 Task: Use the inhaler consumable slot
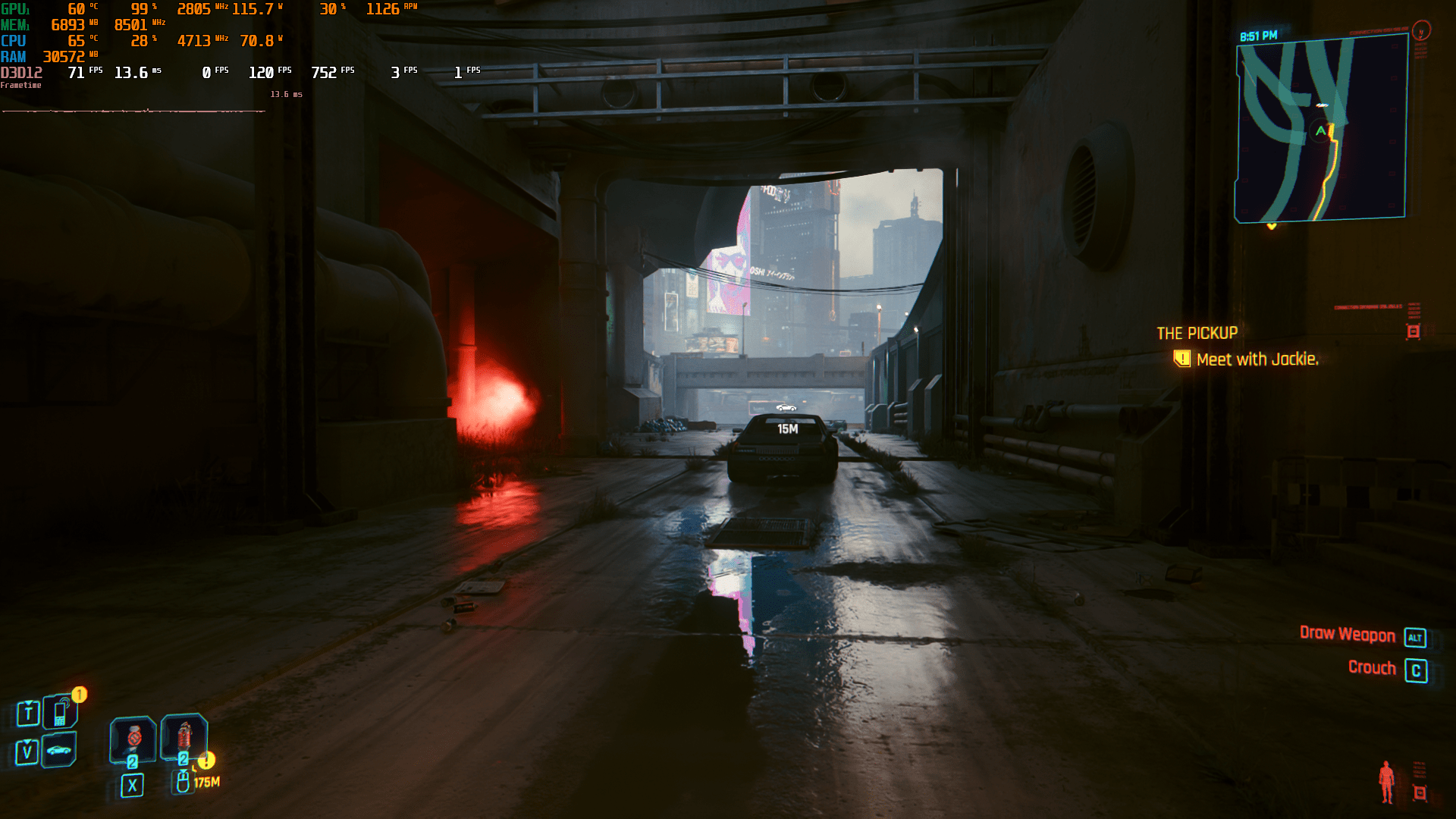coord(133,739)
